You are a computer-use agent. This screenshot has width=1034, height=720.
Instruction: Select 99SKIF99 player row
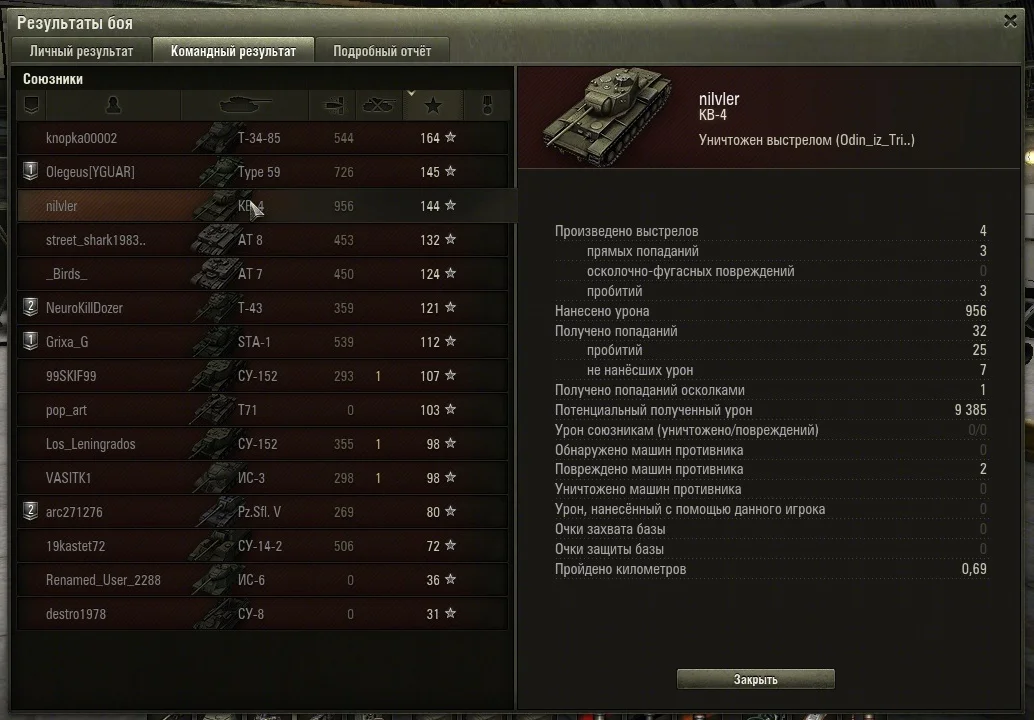(71, 376)
